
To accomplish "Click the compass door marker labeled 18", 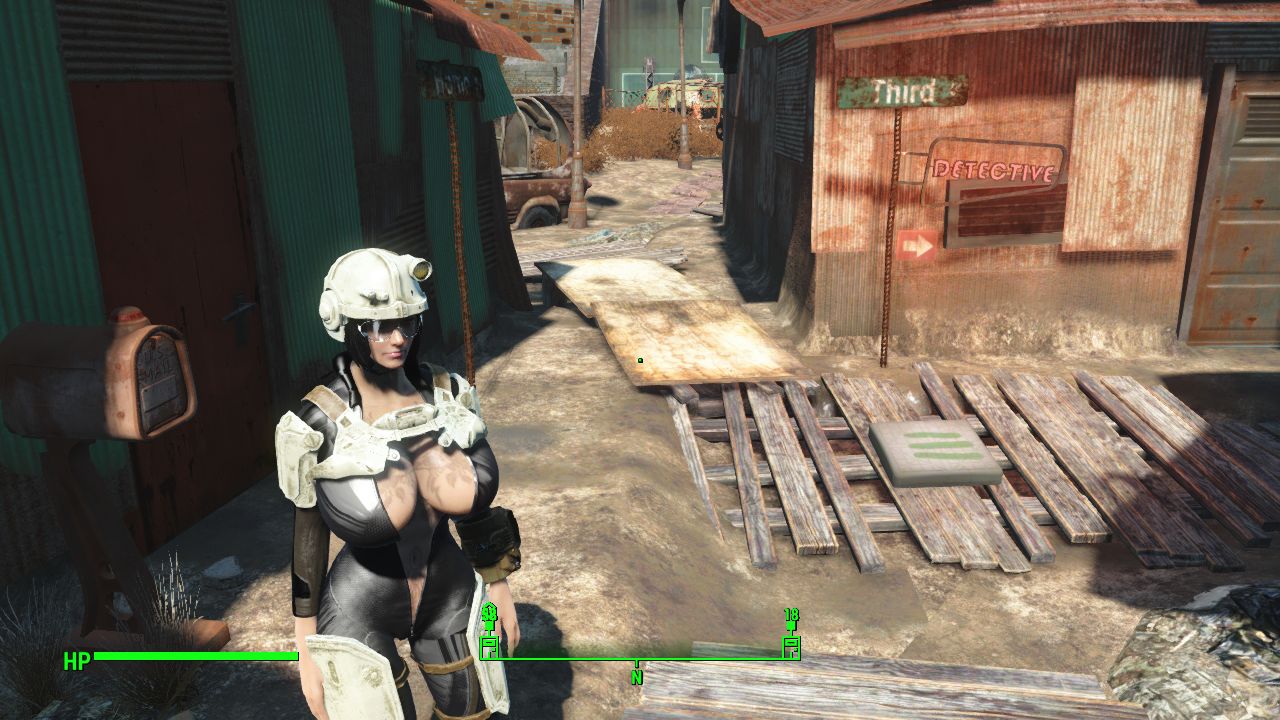I will click(x=791, y=646).
